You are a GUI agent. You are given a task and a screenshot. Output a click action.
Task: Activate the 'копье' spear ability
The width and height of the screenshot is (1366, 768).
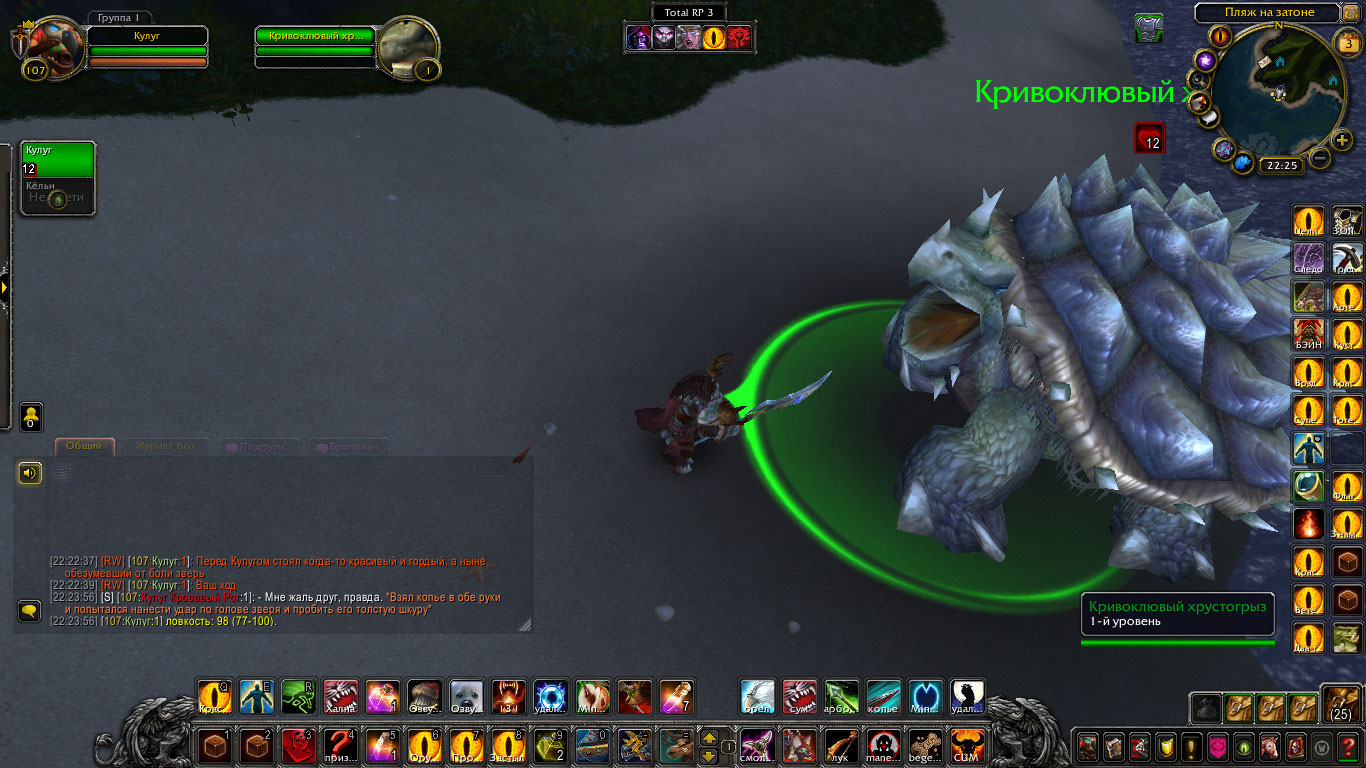(883, 697)
